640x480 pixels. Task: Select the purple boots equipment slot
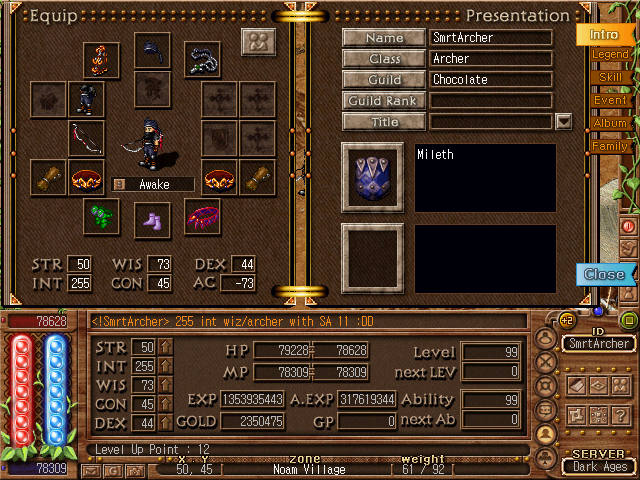152,219
